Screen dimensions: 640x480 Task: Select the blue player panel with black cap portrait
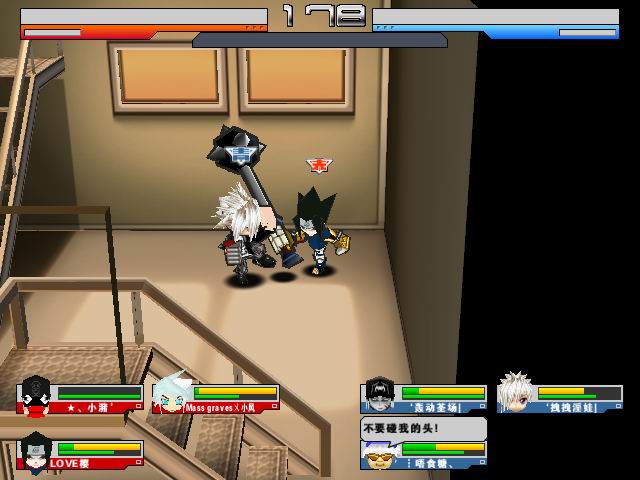[424, 398]
